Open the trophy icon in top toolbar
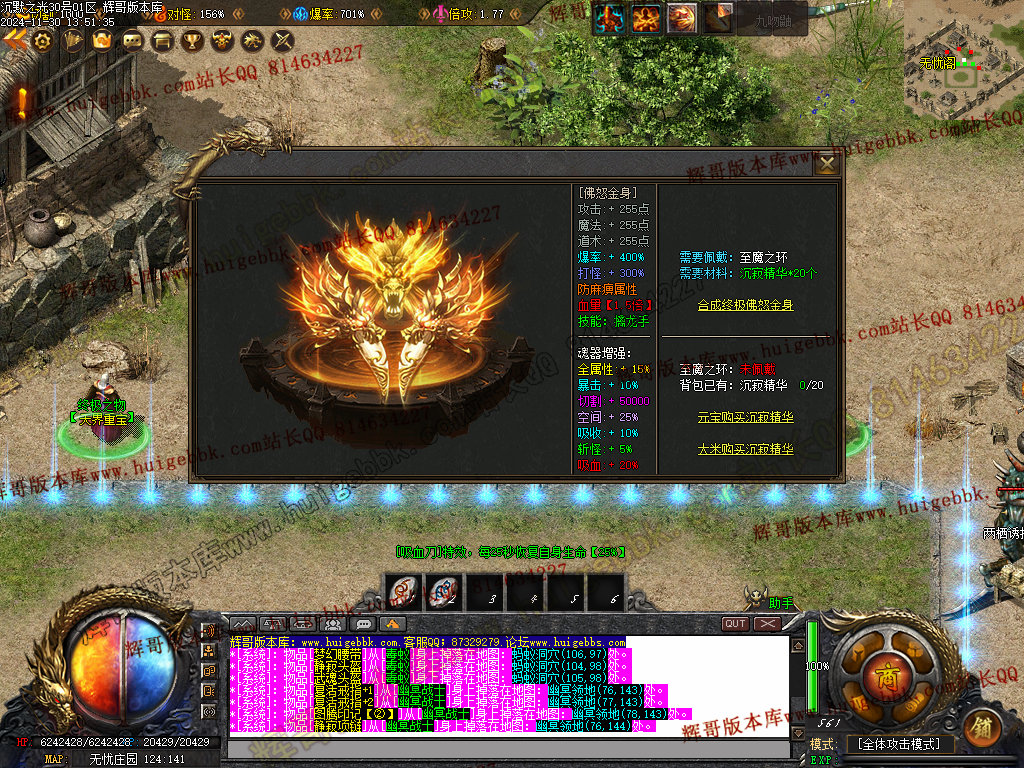Image resolution: width=1024 pixels, height=768 pixels. (192, 41)
